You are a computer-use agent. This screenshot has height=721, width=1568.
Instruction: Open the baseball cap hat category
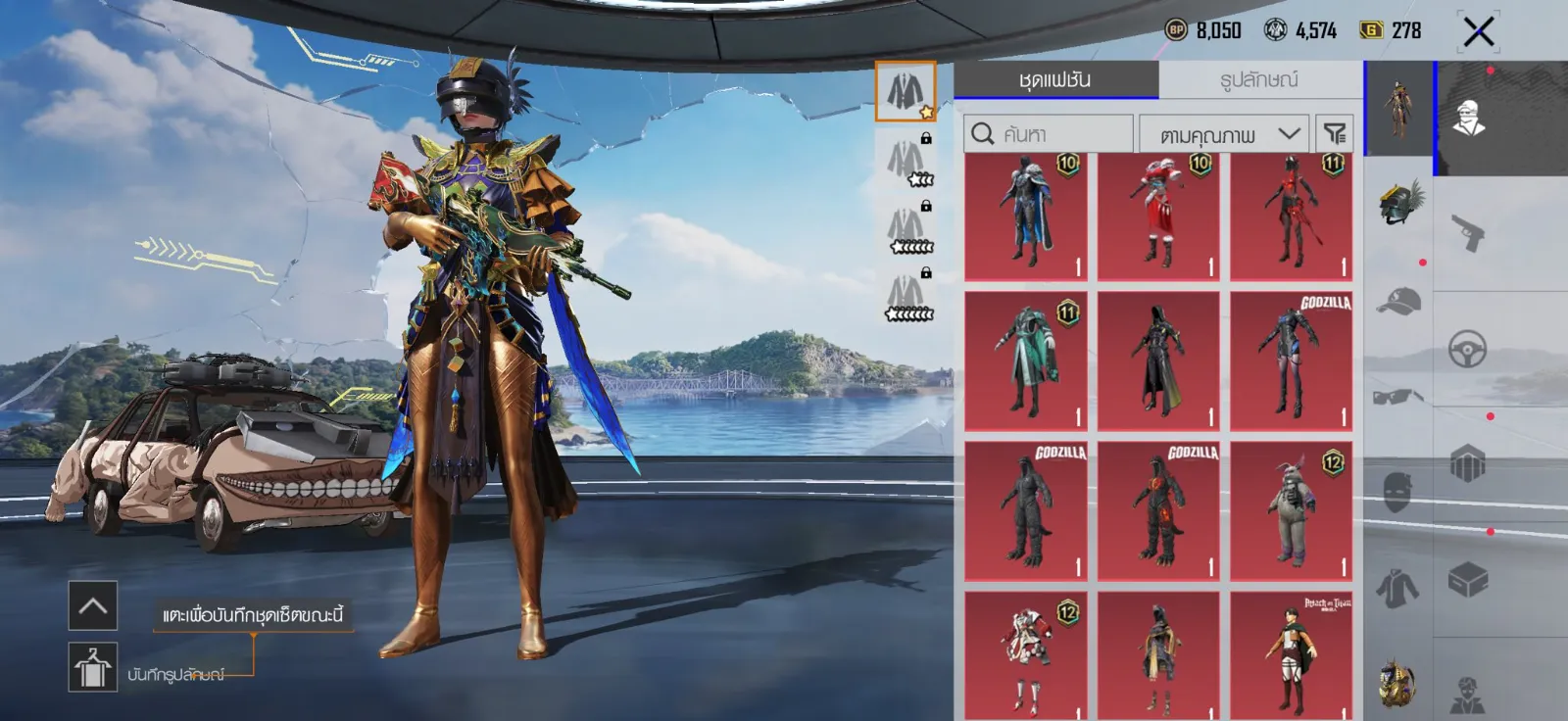pyautogui.click(x=1398, y=301)
